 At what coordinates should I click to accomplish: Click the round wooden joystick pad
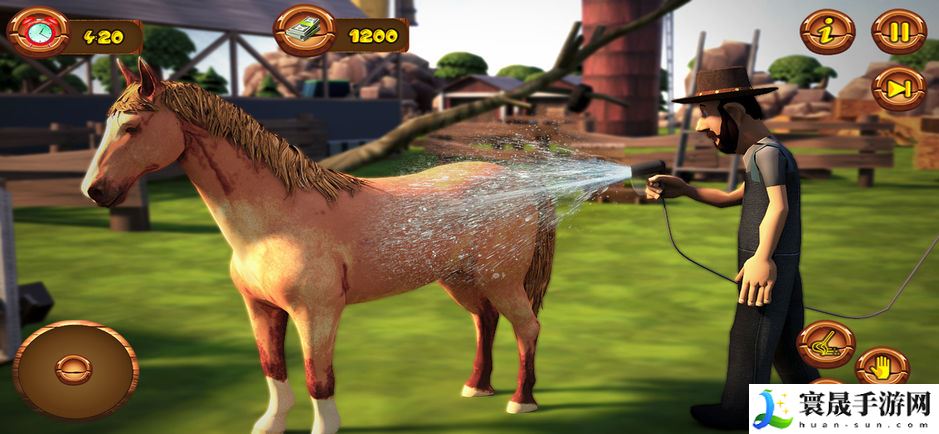tap(75, 369)
